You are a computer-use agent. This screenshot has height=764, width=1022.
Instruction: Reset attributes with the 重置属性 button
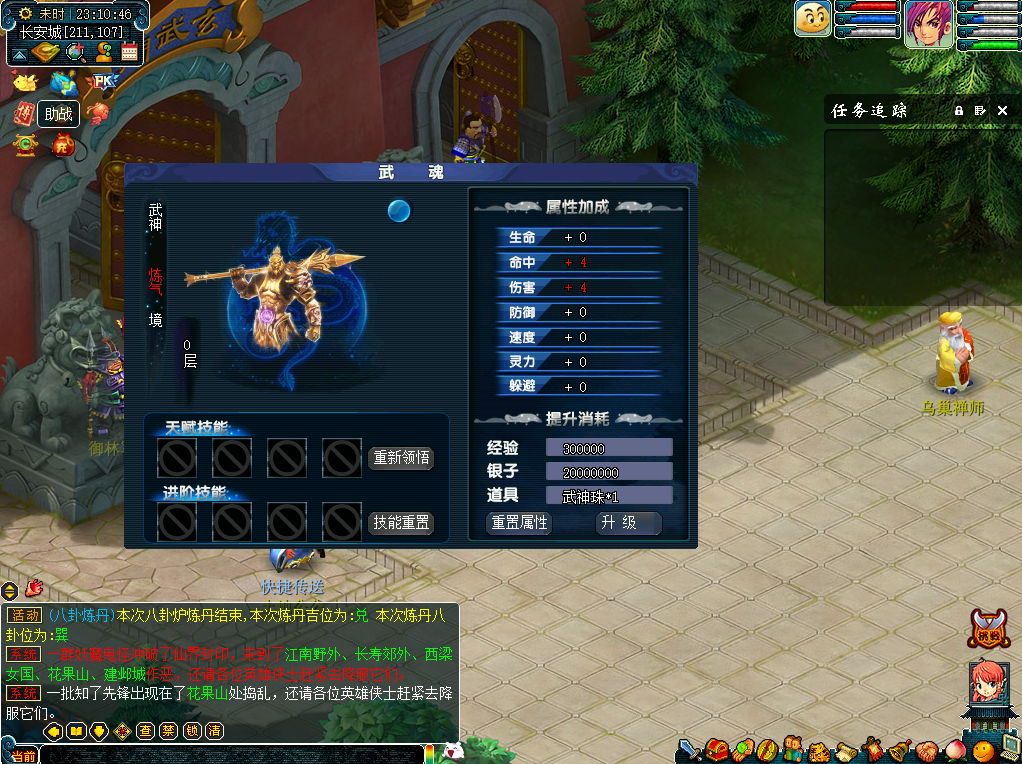pos(519,523)
